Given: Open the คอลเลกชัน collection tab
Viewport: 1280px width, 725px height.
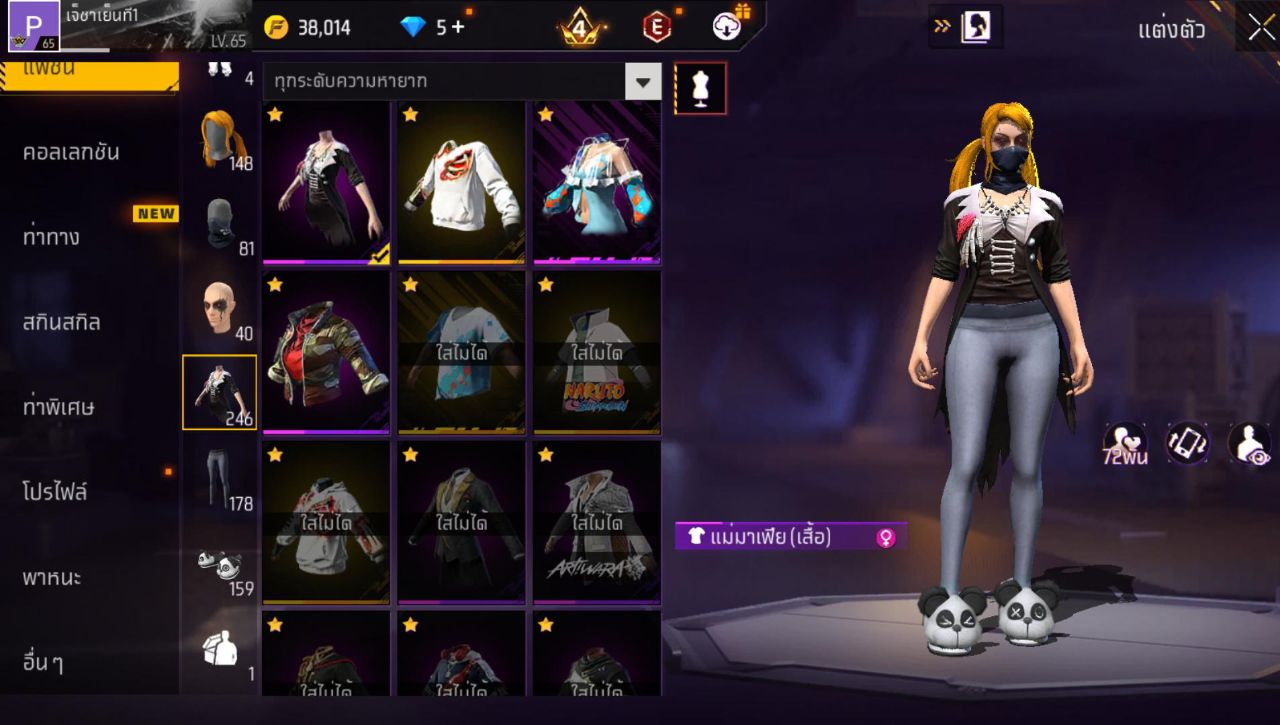Looking at the screenshot, I should click(x=71, y=152).
